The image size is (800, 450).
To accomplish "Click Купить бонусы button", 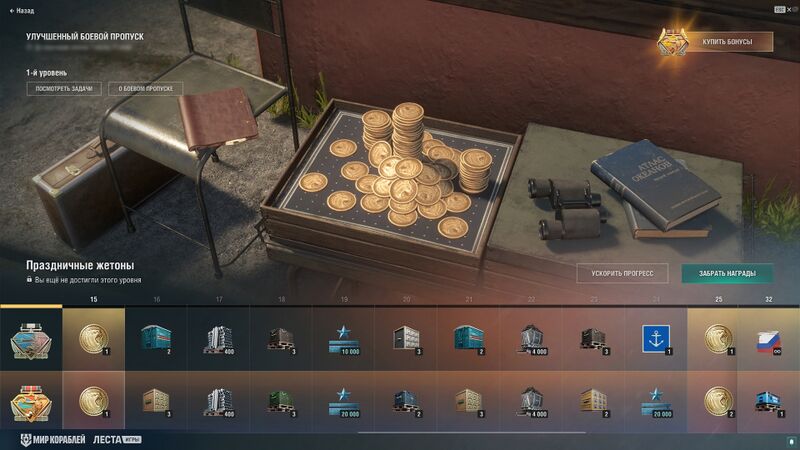I will (x=728, y=42).
